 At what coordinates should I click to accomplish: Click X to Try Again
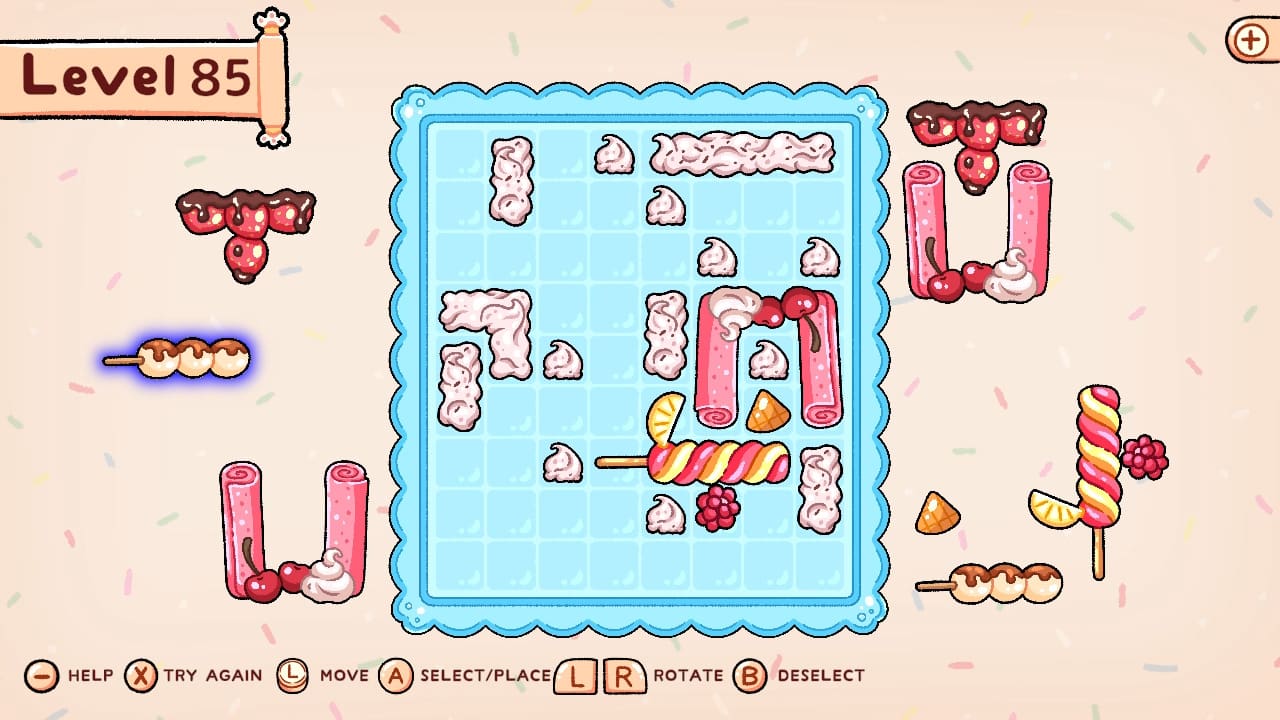(x=141, y=675)
